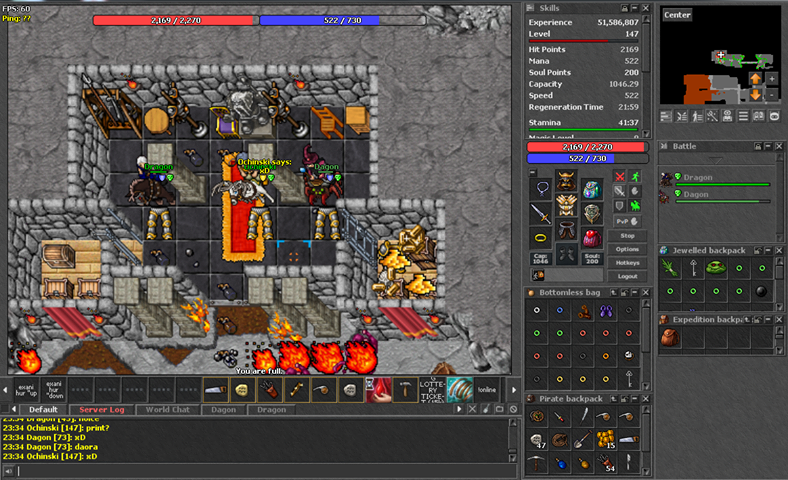The image size is (788, 480).
Task: Open the Hotkeys window
Action: click(627, 262)
